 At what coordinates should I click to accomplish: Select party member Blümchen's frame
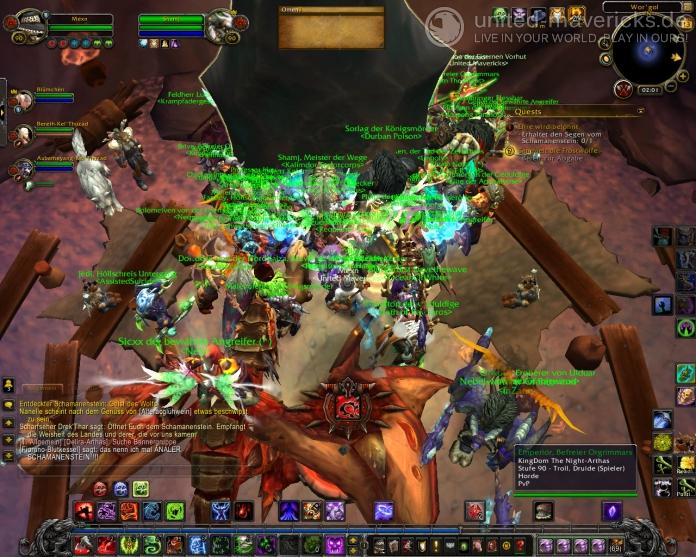(x=22, y=100)
